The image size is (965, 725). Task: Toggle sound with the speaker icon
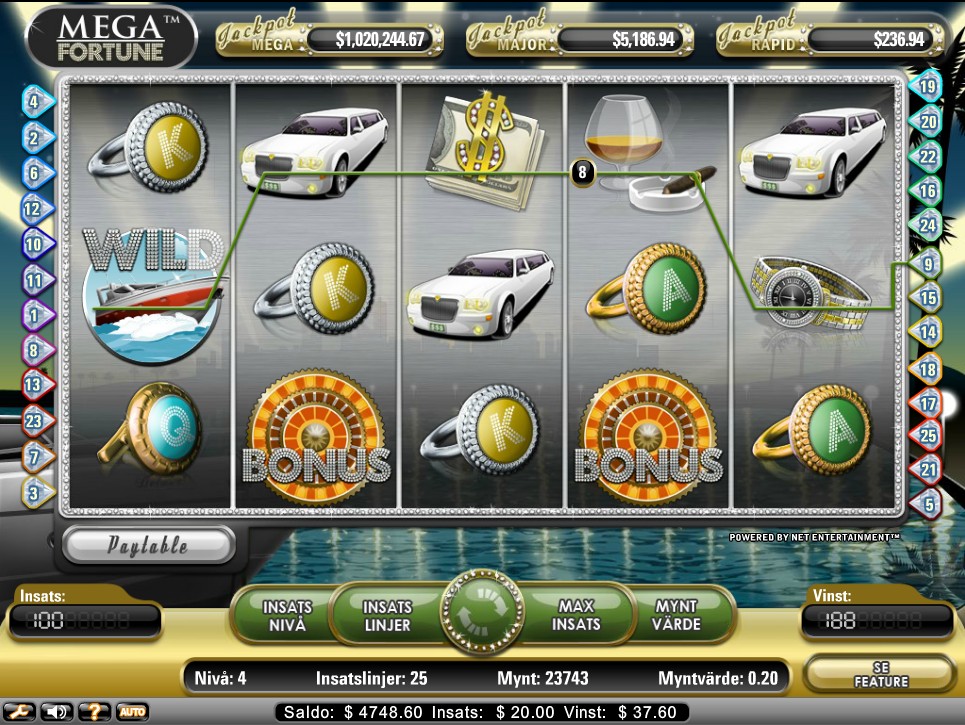[x=56, y=712]
